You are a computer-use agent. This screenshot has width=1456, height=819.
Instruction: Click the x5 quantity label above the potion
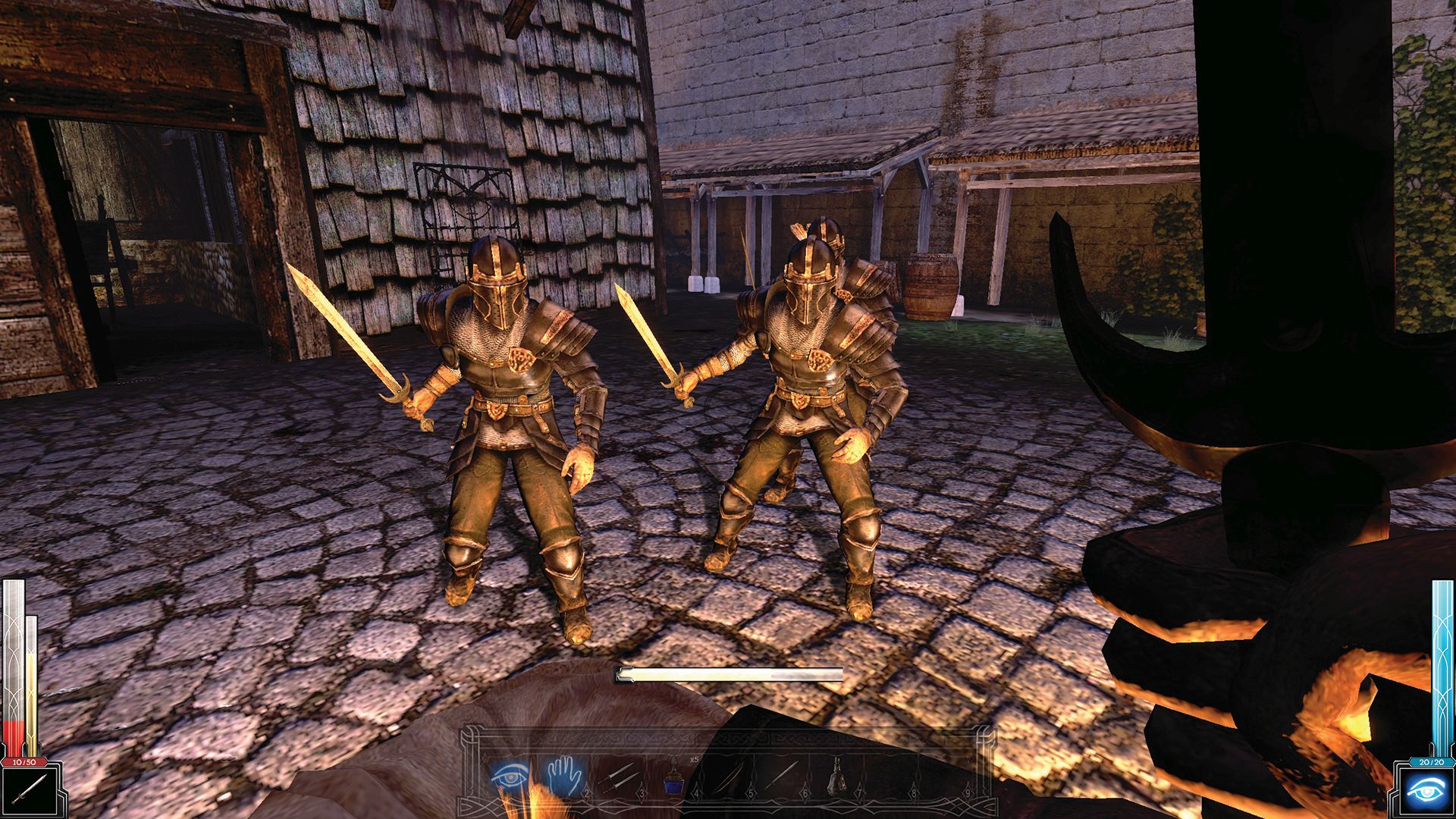tap(694, 759)
